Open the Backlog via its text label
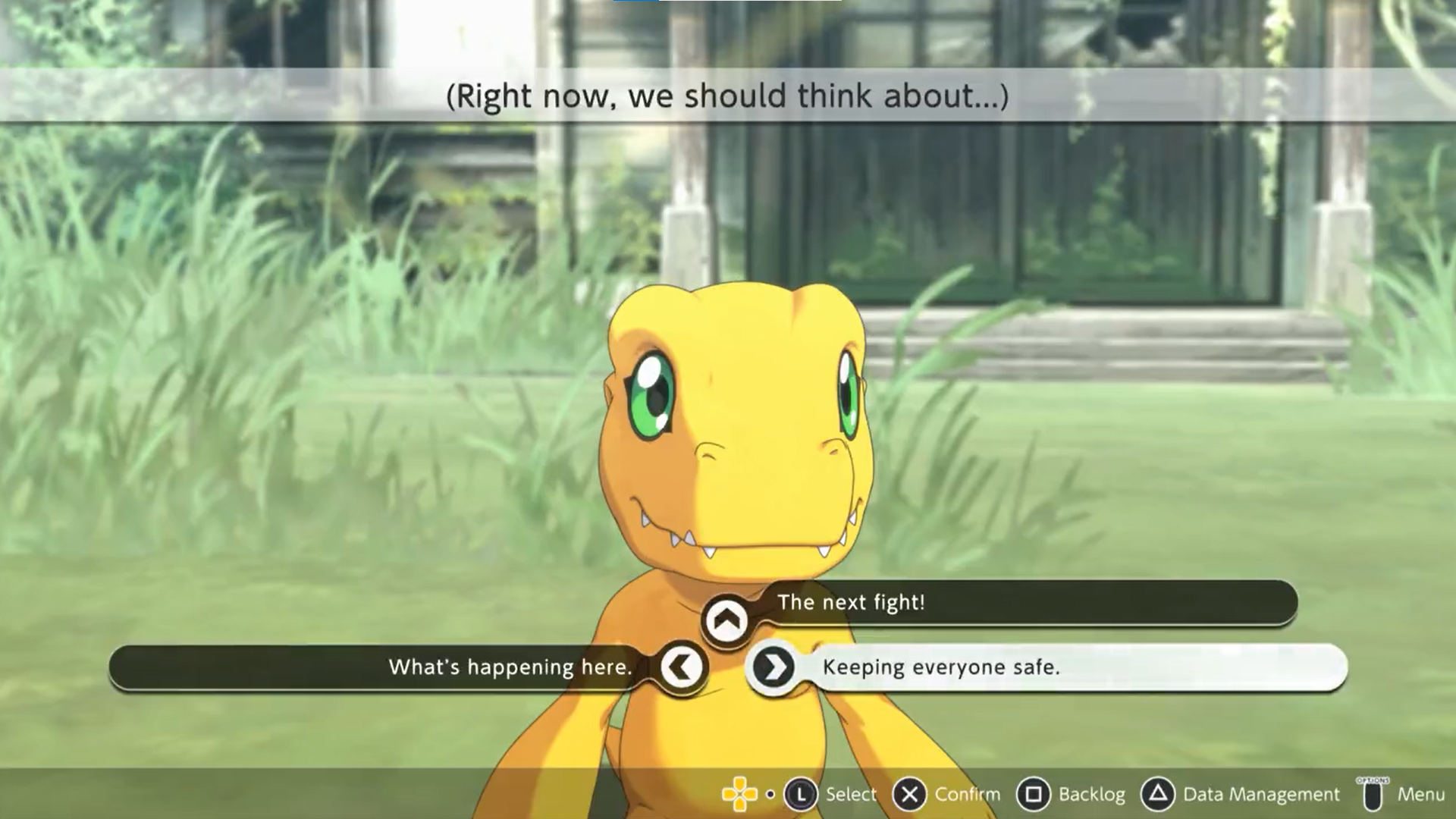 (1094, 794)
